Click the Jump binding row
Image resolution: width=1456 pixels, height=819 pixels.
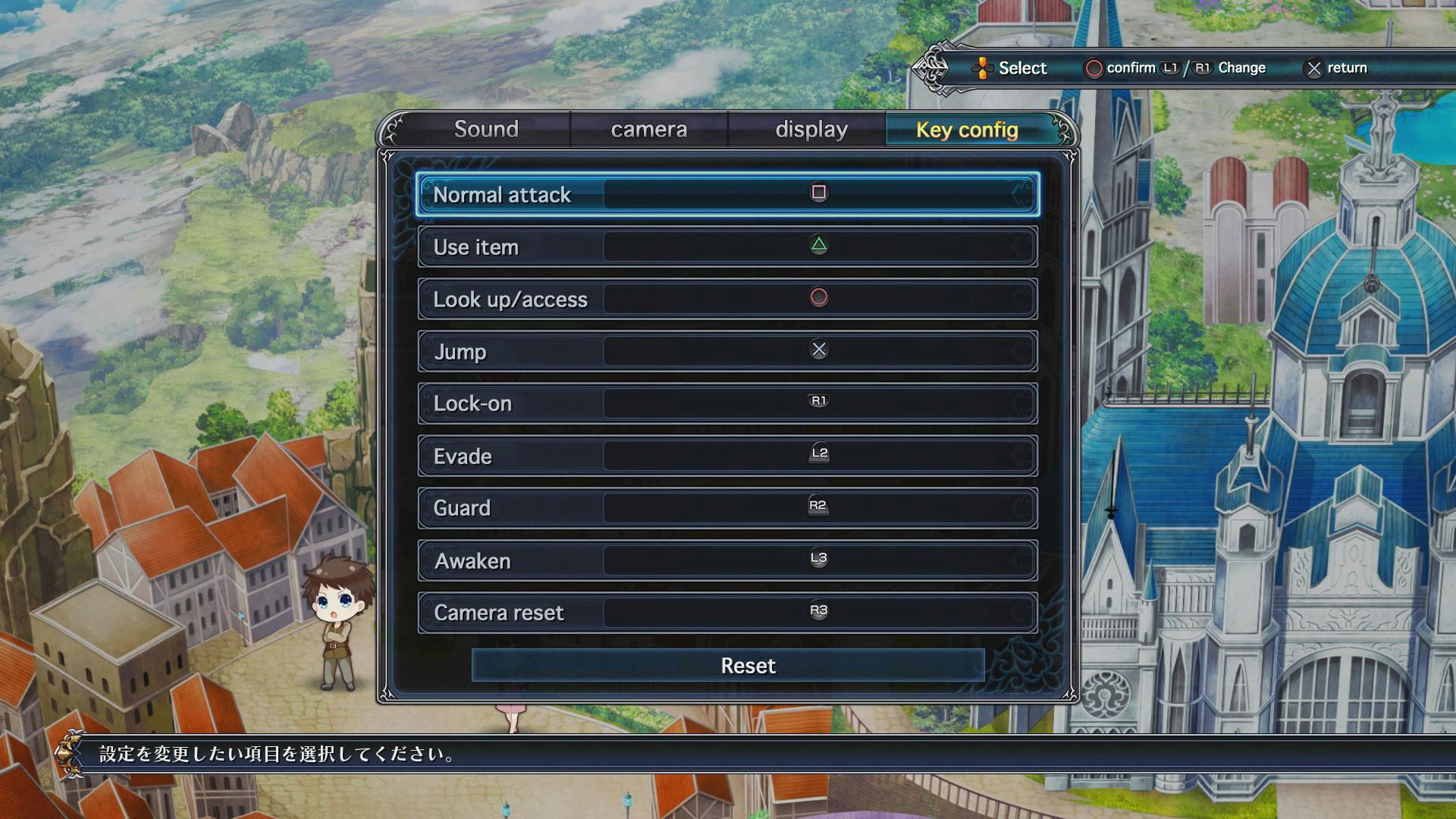tap(727, 351)
